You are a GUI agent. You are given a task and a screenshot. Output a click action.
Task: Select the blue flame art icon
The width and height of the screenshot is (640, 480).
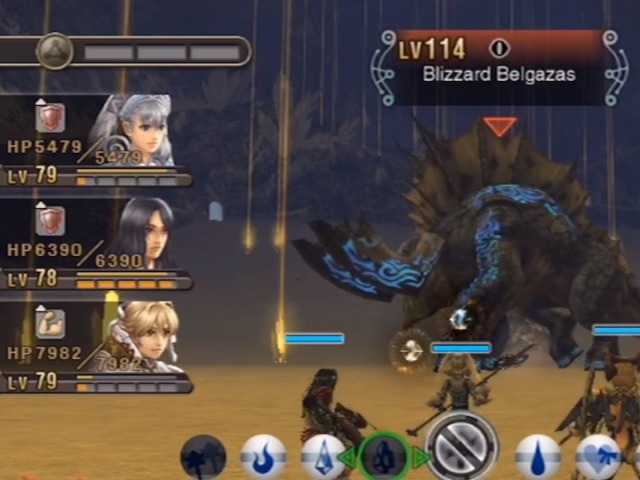[x=263, y=458]
